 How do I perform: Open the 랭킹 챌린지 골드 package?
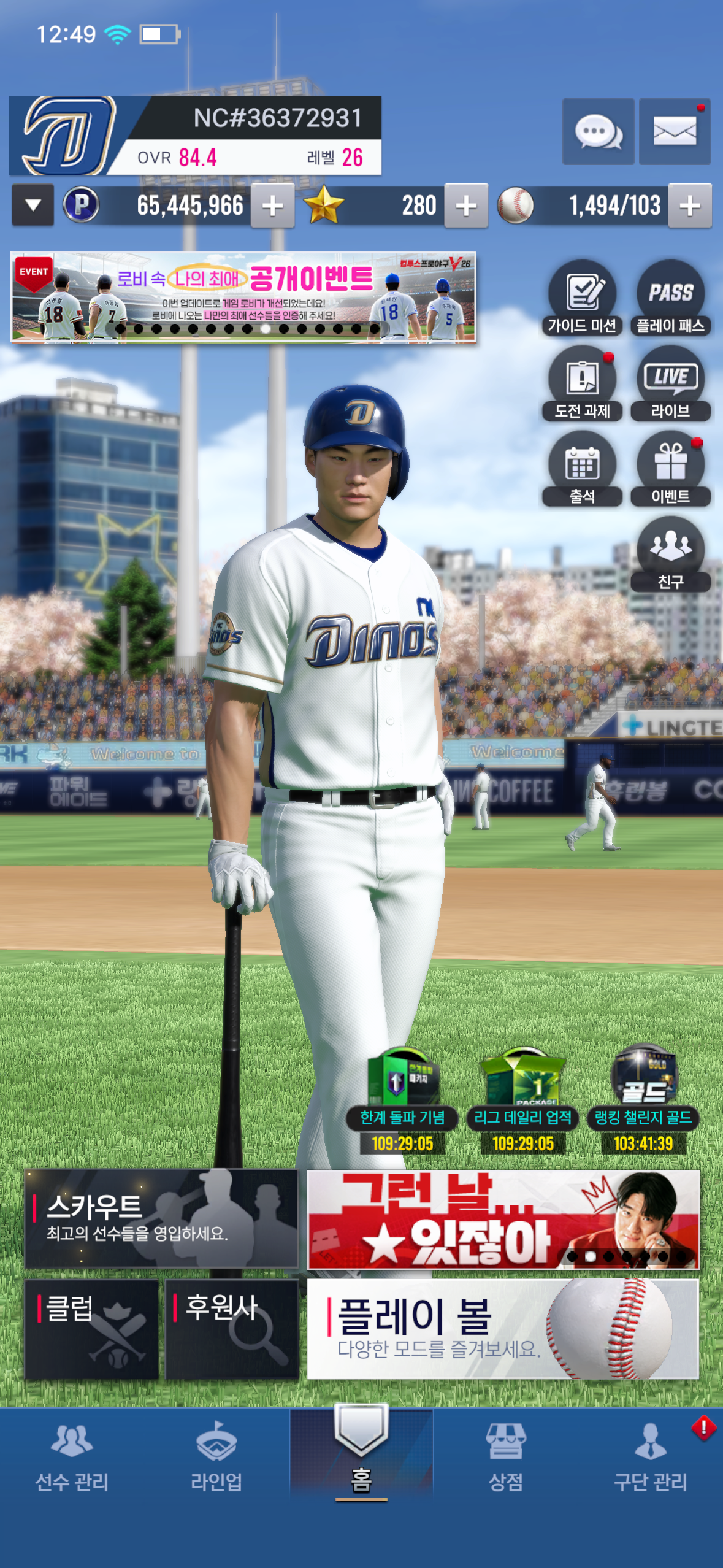pyautogui.click(x=643, y=1098)
